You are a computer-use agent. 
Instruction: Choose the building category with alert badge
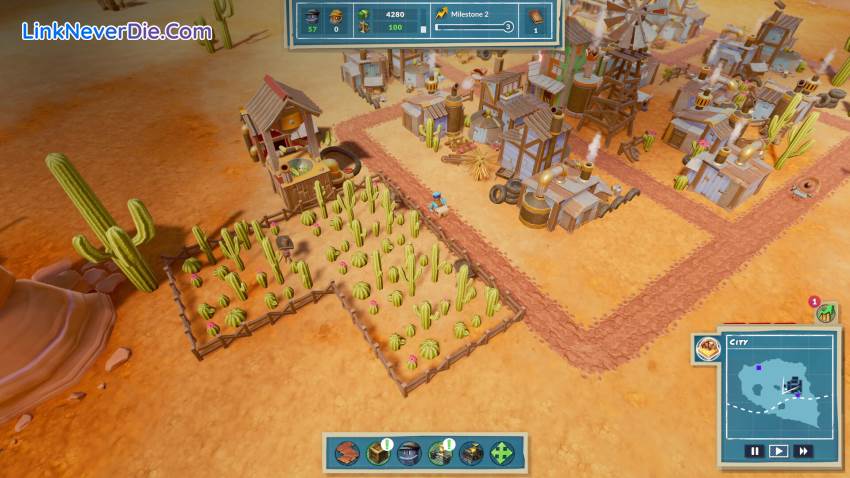tap(439, 452)
